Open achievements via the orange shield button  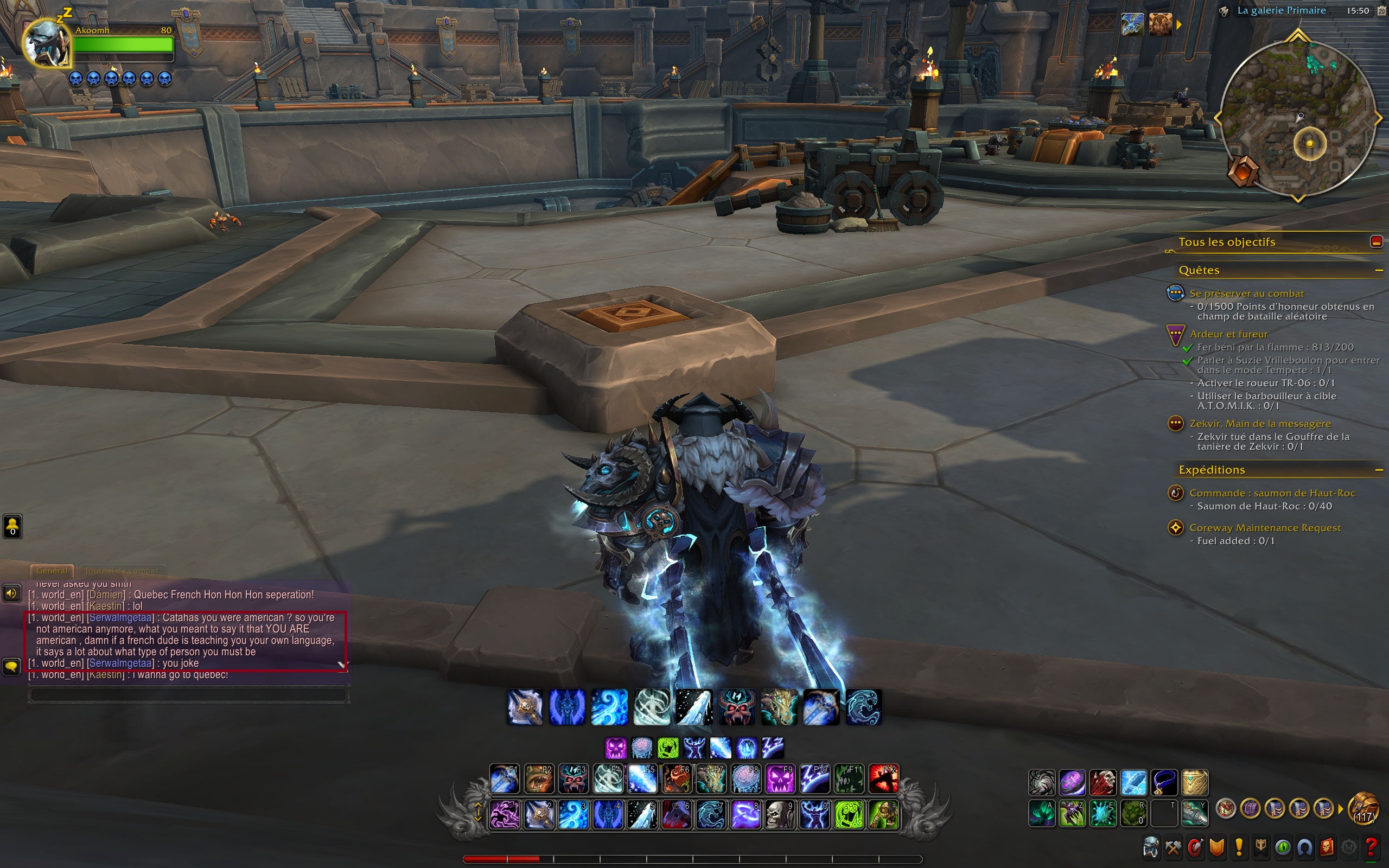1217,847
